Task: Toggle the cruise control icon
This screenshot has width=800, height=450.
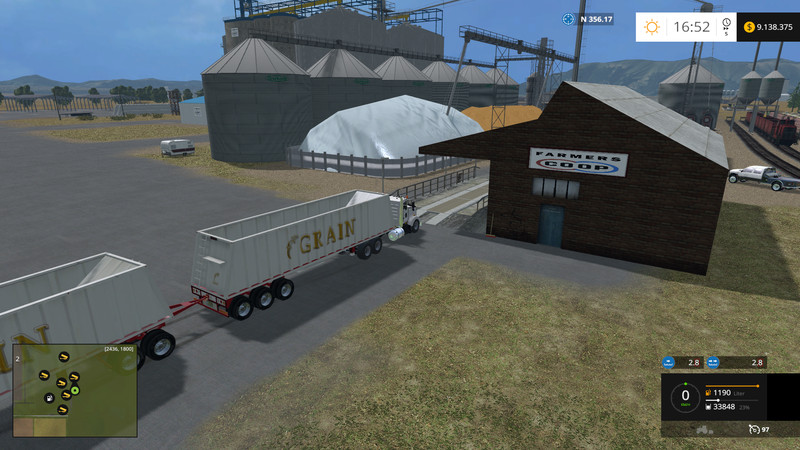Action: pos(752,429)
